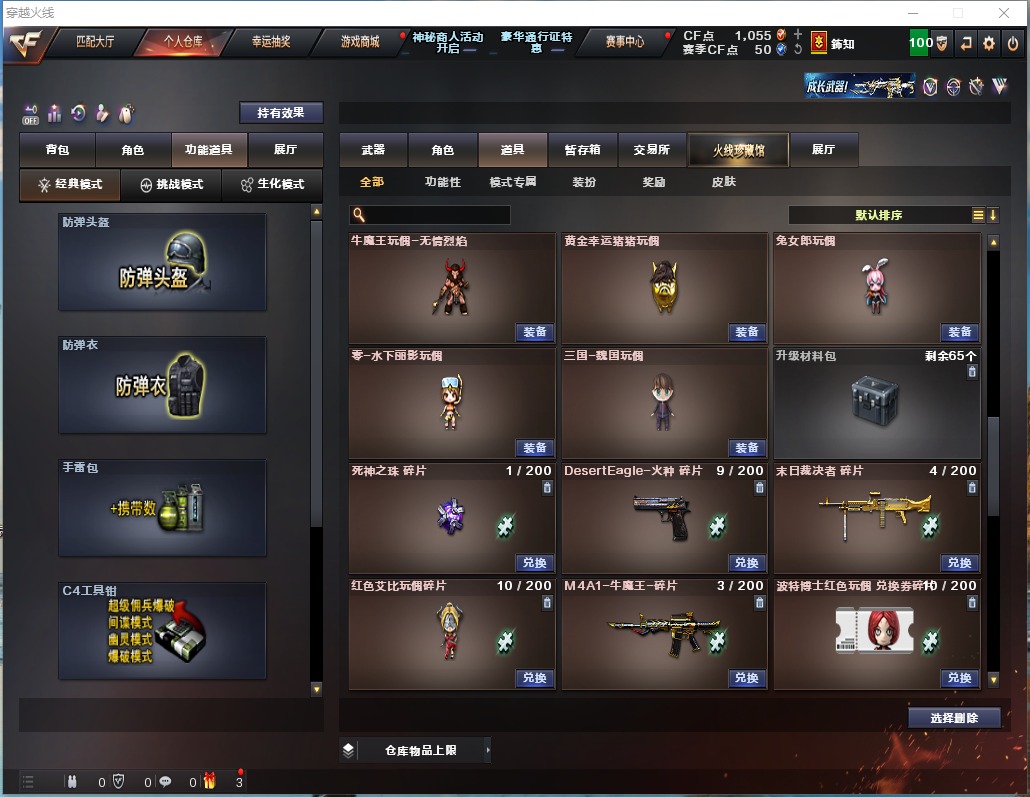Switch to the 生化模式 tab
The height and width of the screenshot is (797, 1030).
(272, 184)
